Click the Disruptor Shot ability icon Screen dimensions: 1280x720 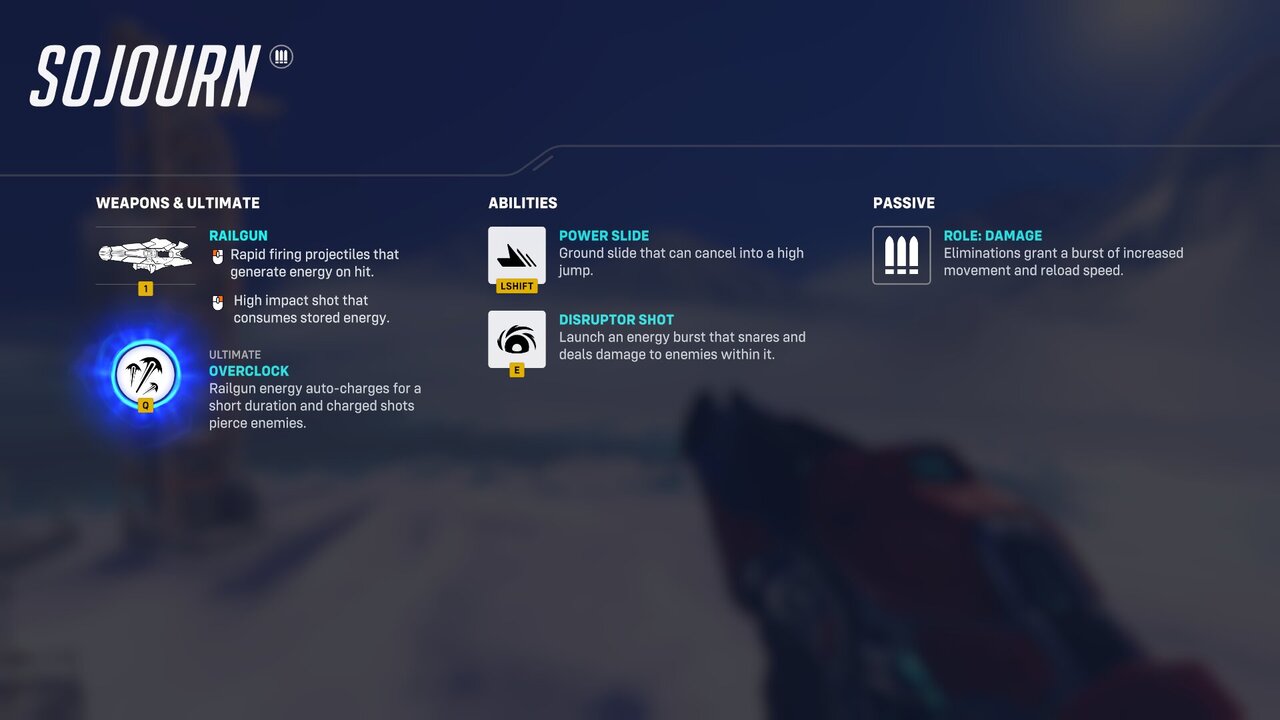pyautogui.click(x=516, y=340)
